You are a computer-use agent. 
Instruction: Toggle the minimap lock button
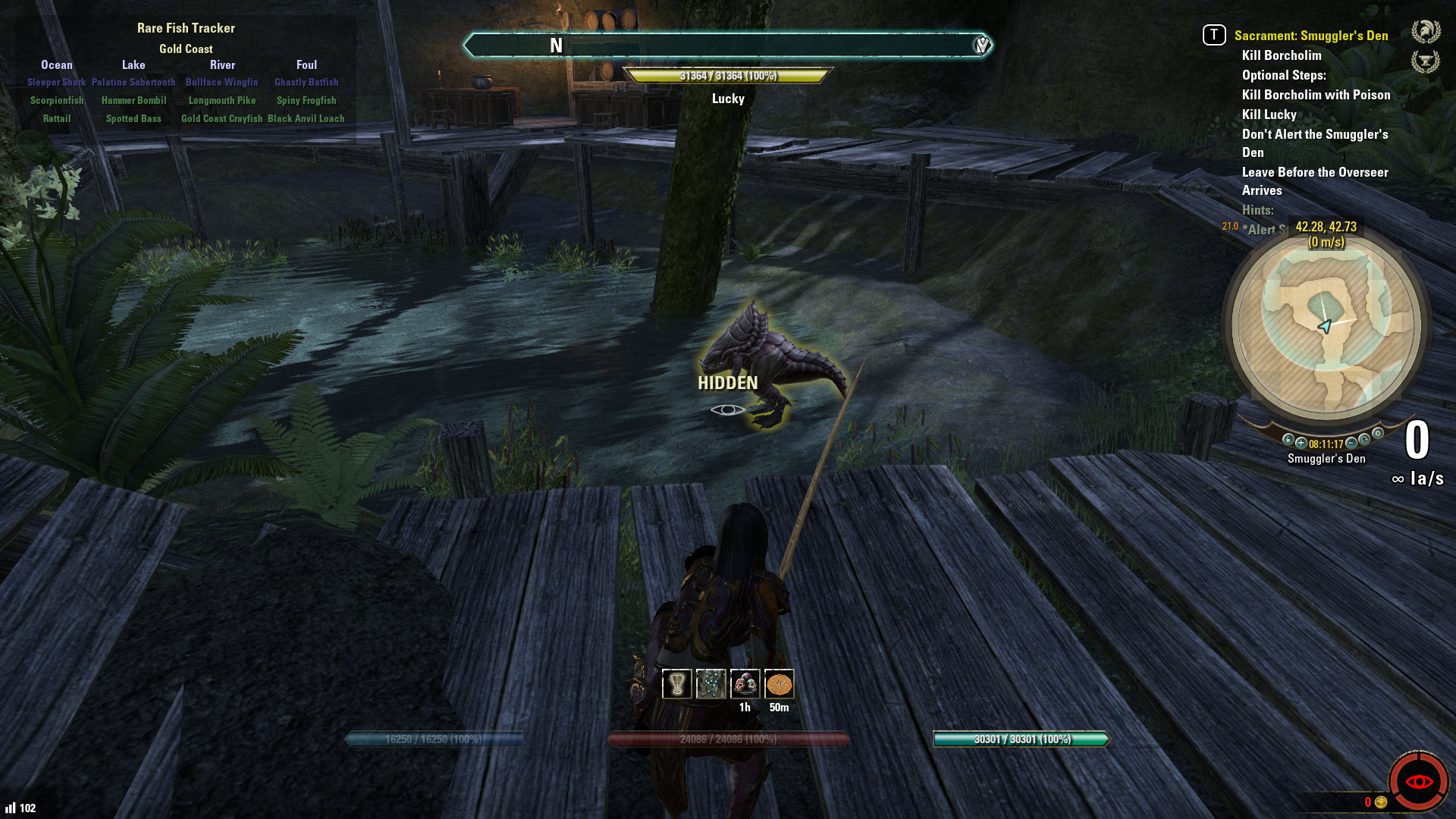tap(1288, 439)
